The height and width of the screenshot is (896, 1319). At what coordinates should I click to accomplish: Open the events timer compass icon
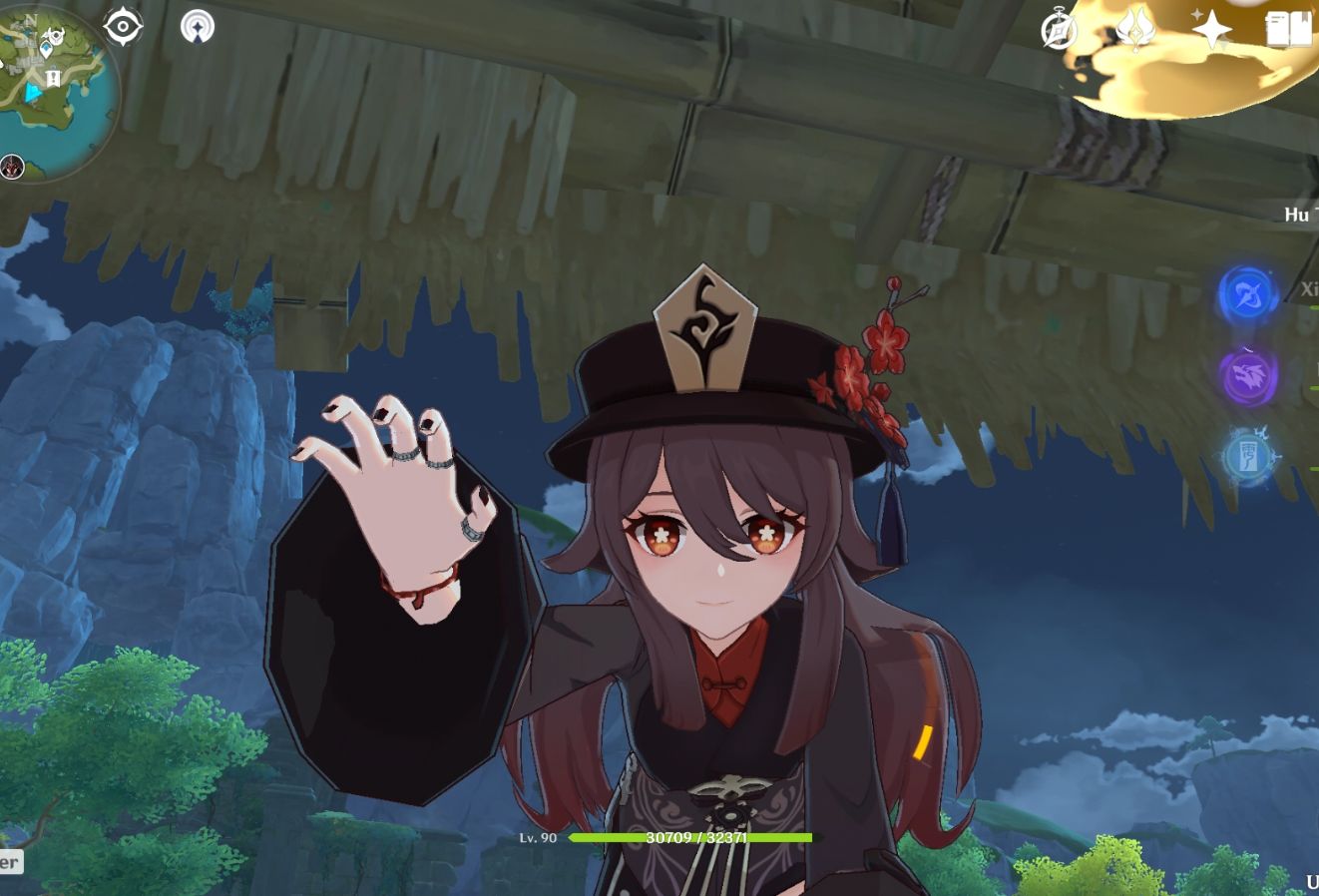coord(1059,30)
